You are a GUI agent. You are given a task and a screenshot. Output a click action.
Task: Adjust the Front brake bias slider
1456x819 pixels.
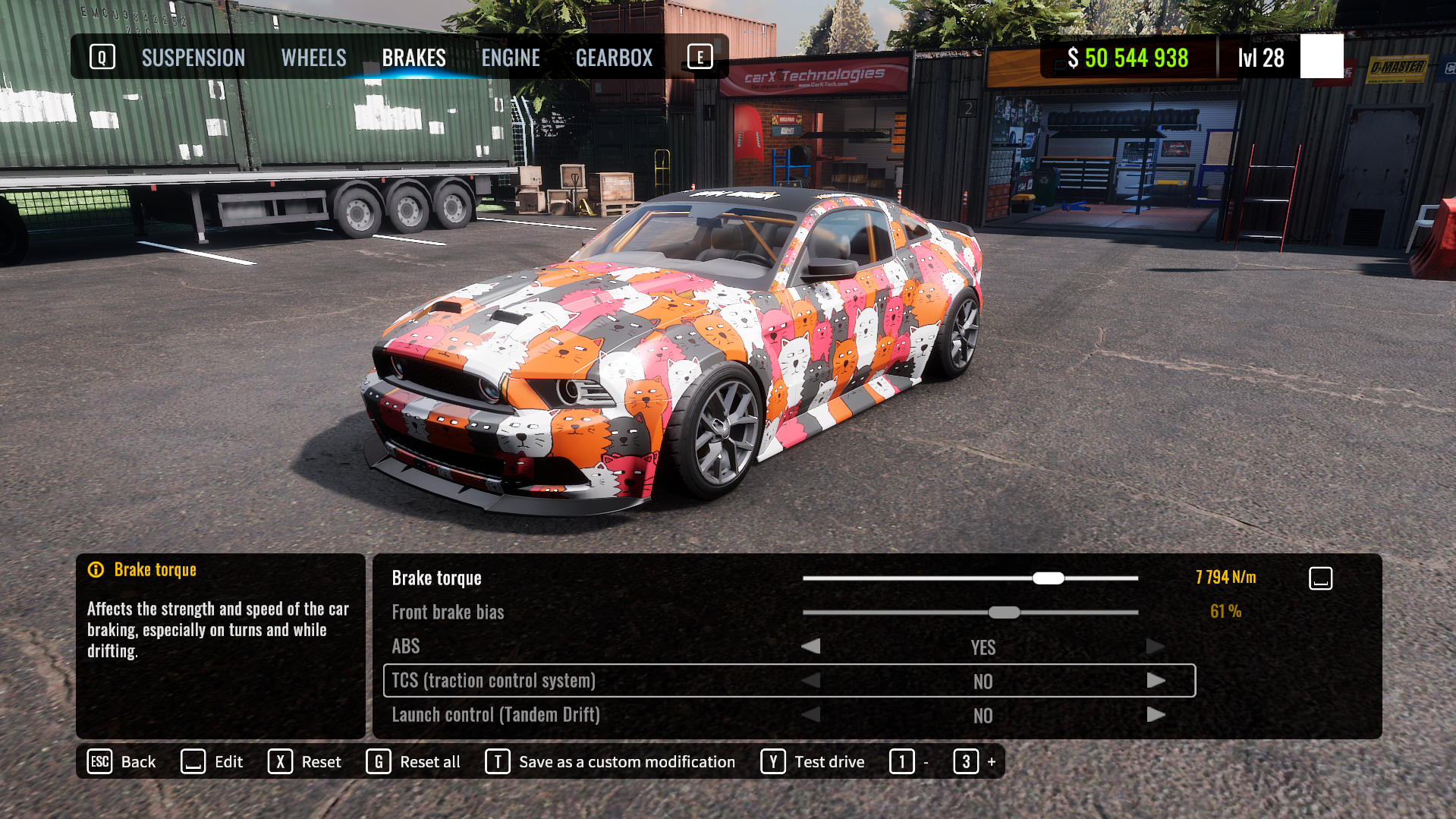click(x=1004, y=613)
